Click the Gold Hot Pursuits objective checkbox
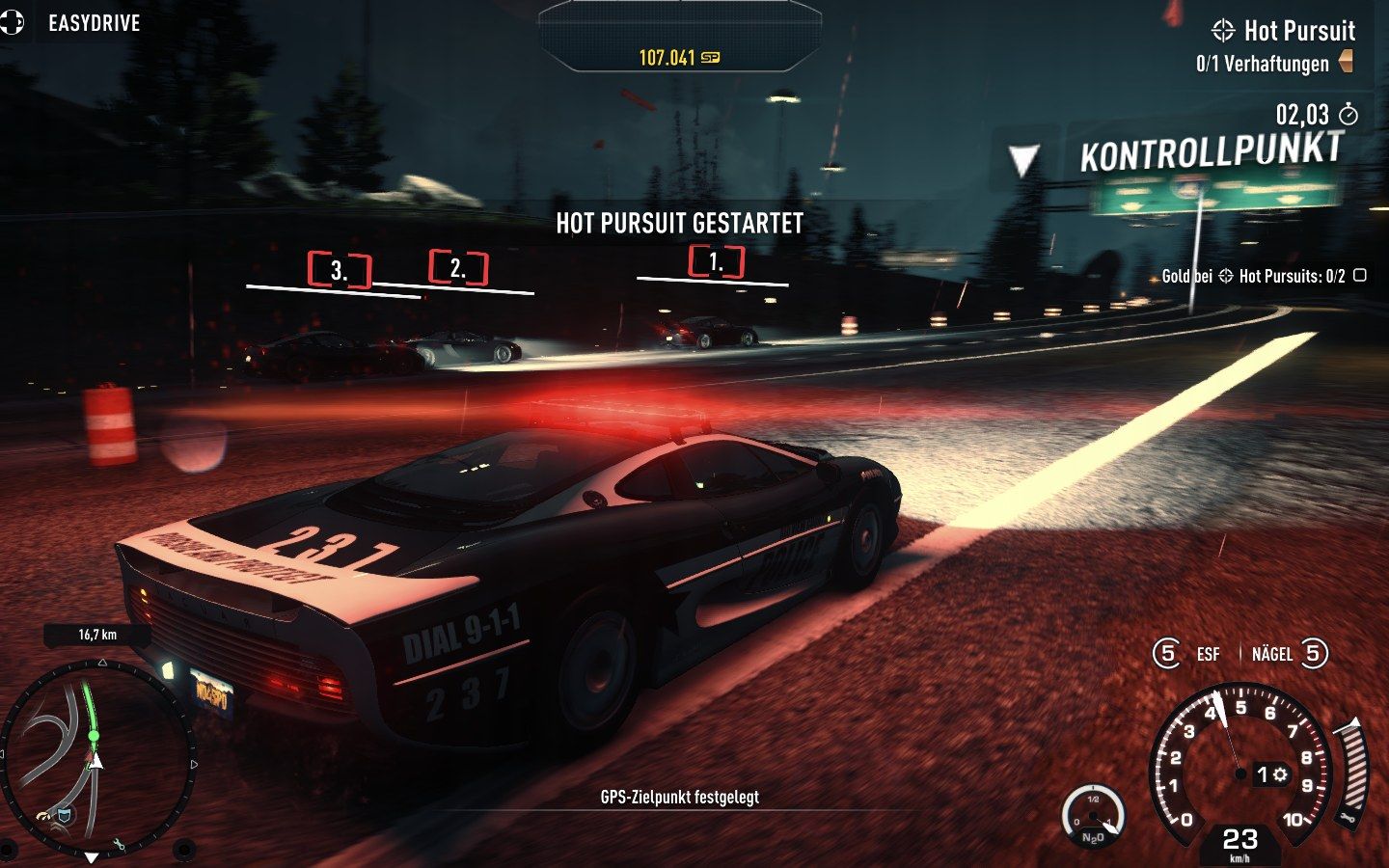The width and height of the screenshot is (1389, 868). coord(1360,276)
